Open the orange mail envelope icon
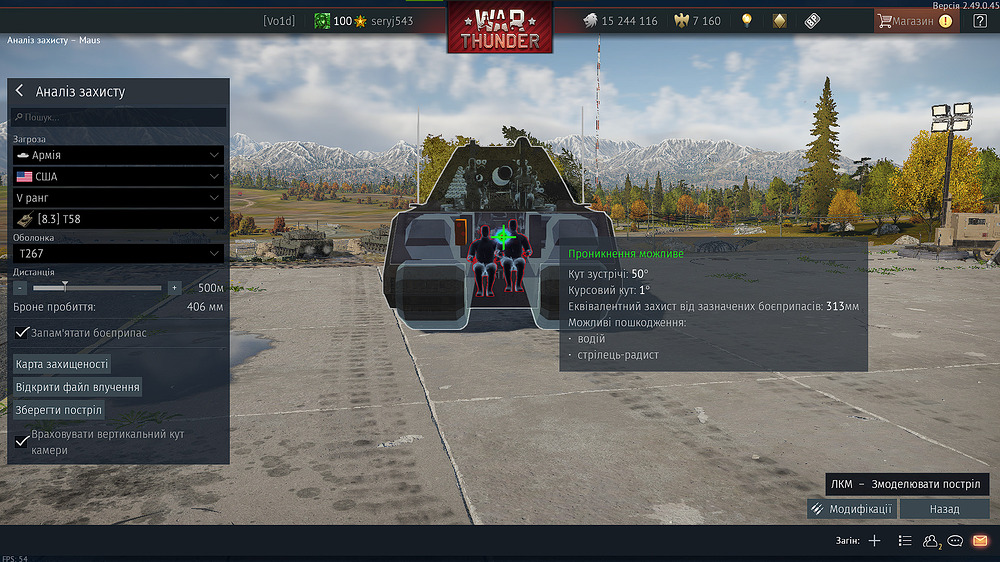1000x562 pixels. (x=980, y=541)
